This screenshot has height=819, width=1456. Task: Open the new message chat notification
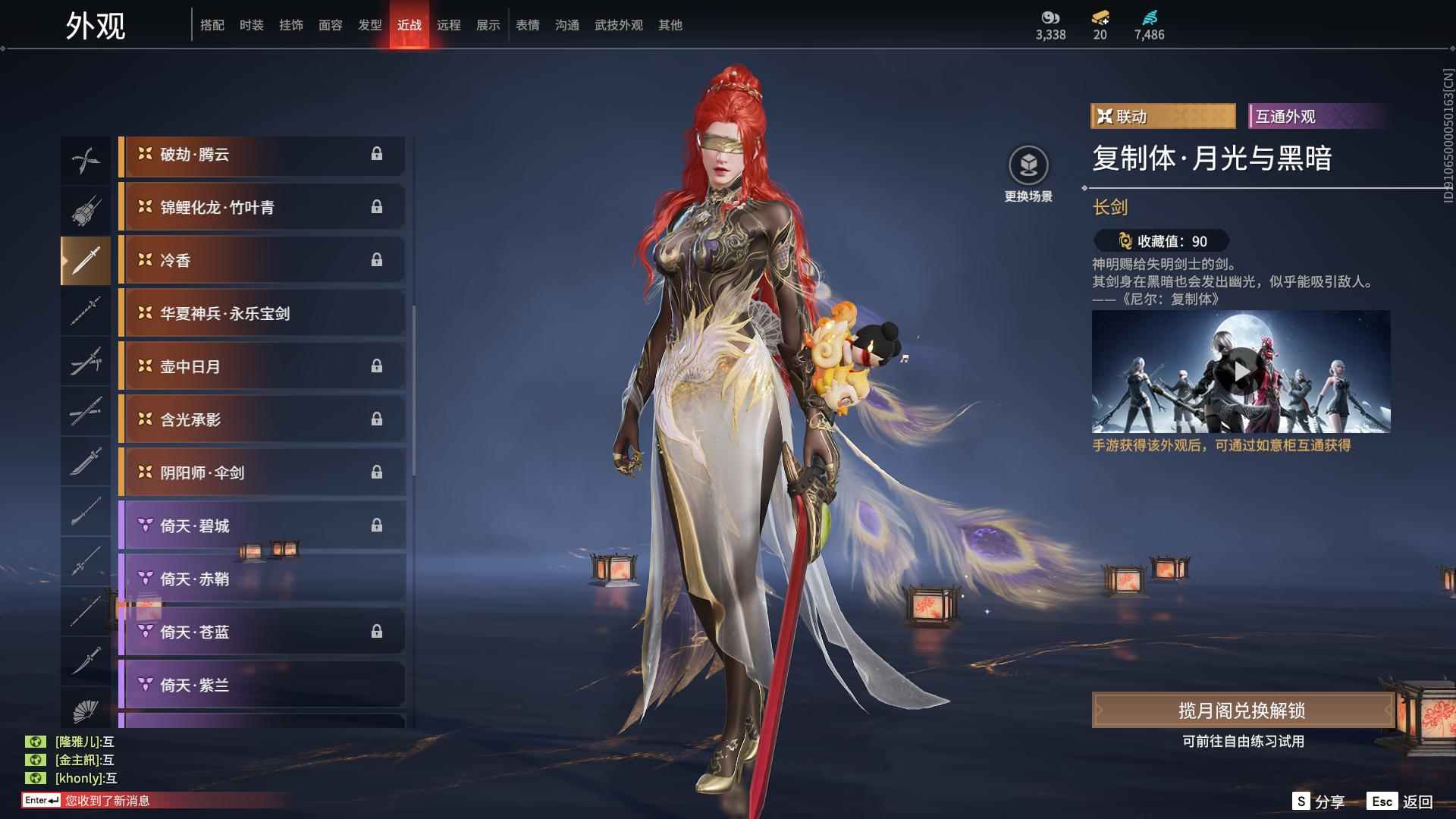point(107,801)
